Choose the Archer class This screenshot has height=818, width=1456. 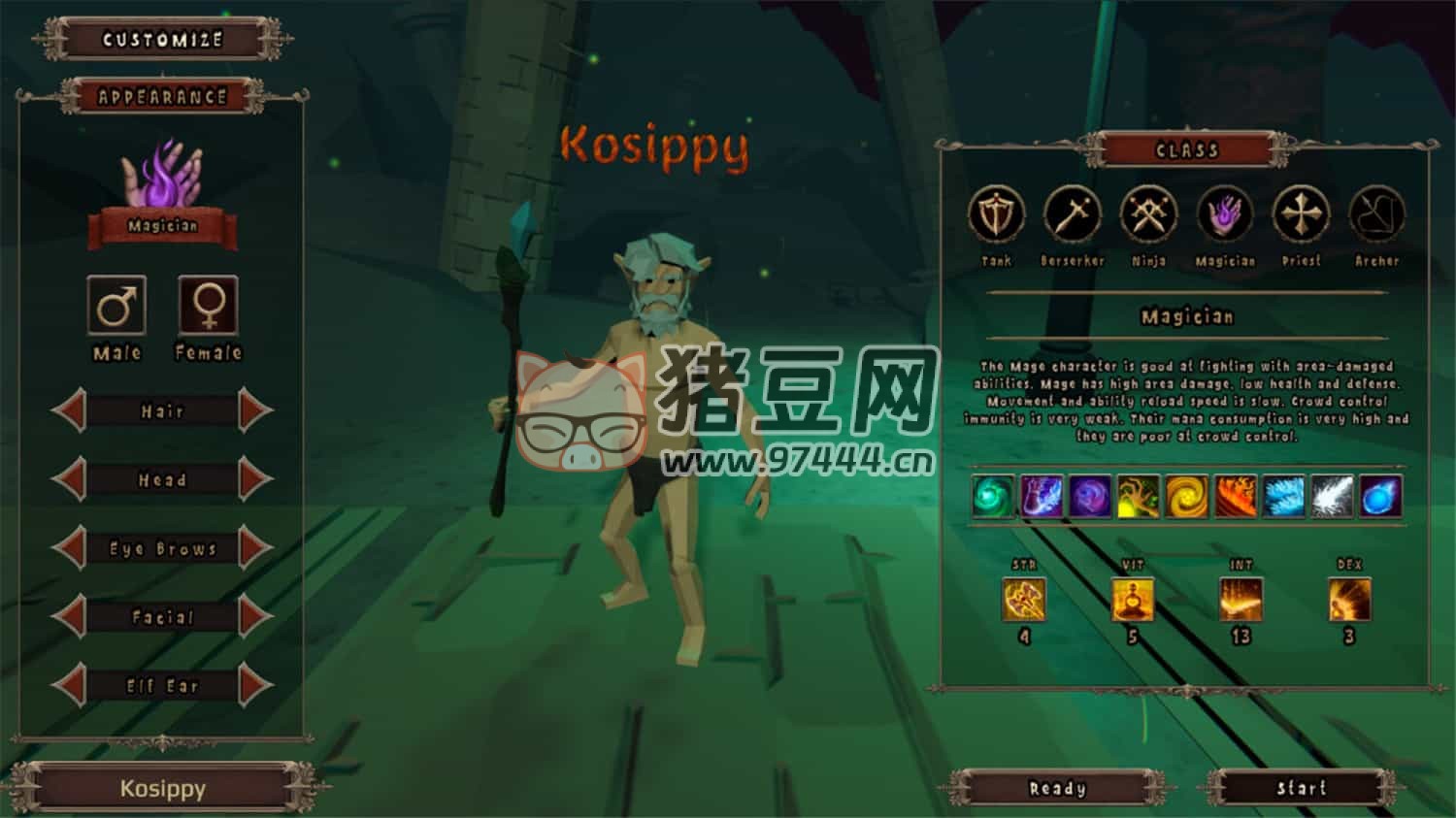pos(1376,215)
